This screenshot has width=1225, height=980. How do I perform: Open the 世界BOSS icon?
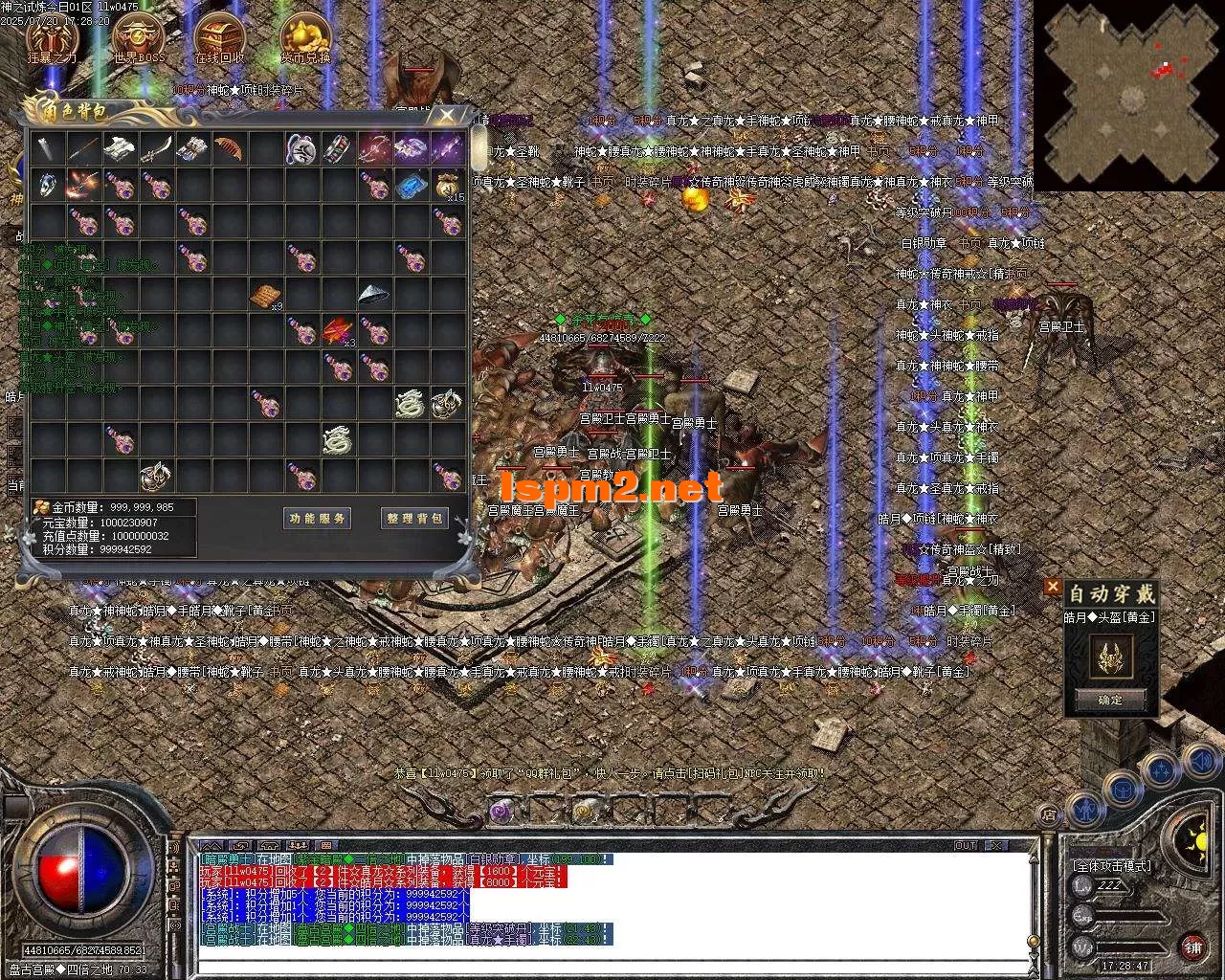139,40
